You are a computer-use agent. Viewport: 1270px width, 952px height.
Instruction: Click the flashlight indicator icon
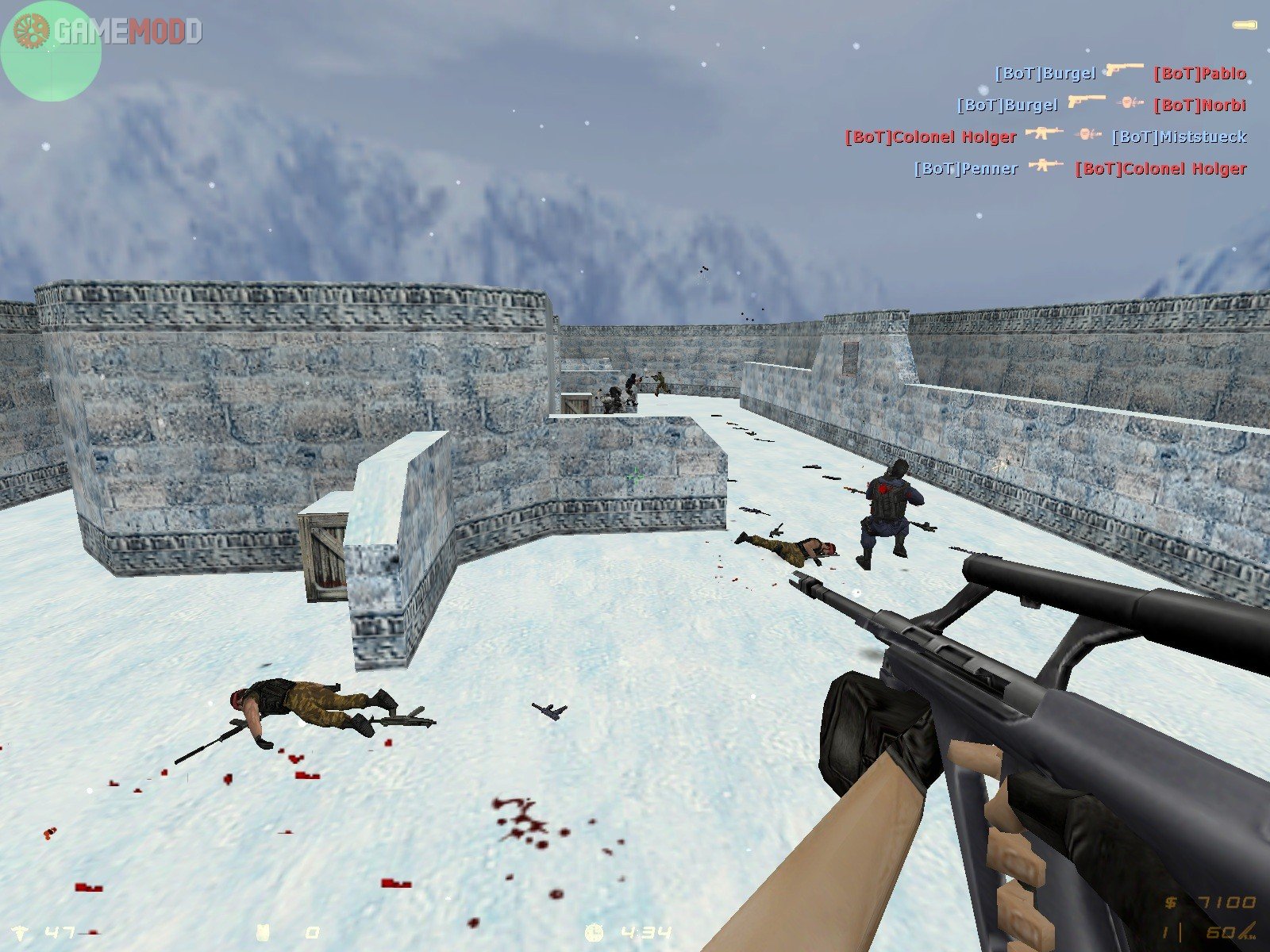click(x=1246, y=25)
